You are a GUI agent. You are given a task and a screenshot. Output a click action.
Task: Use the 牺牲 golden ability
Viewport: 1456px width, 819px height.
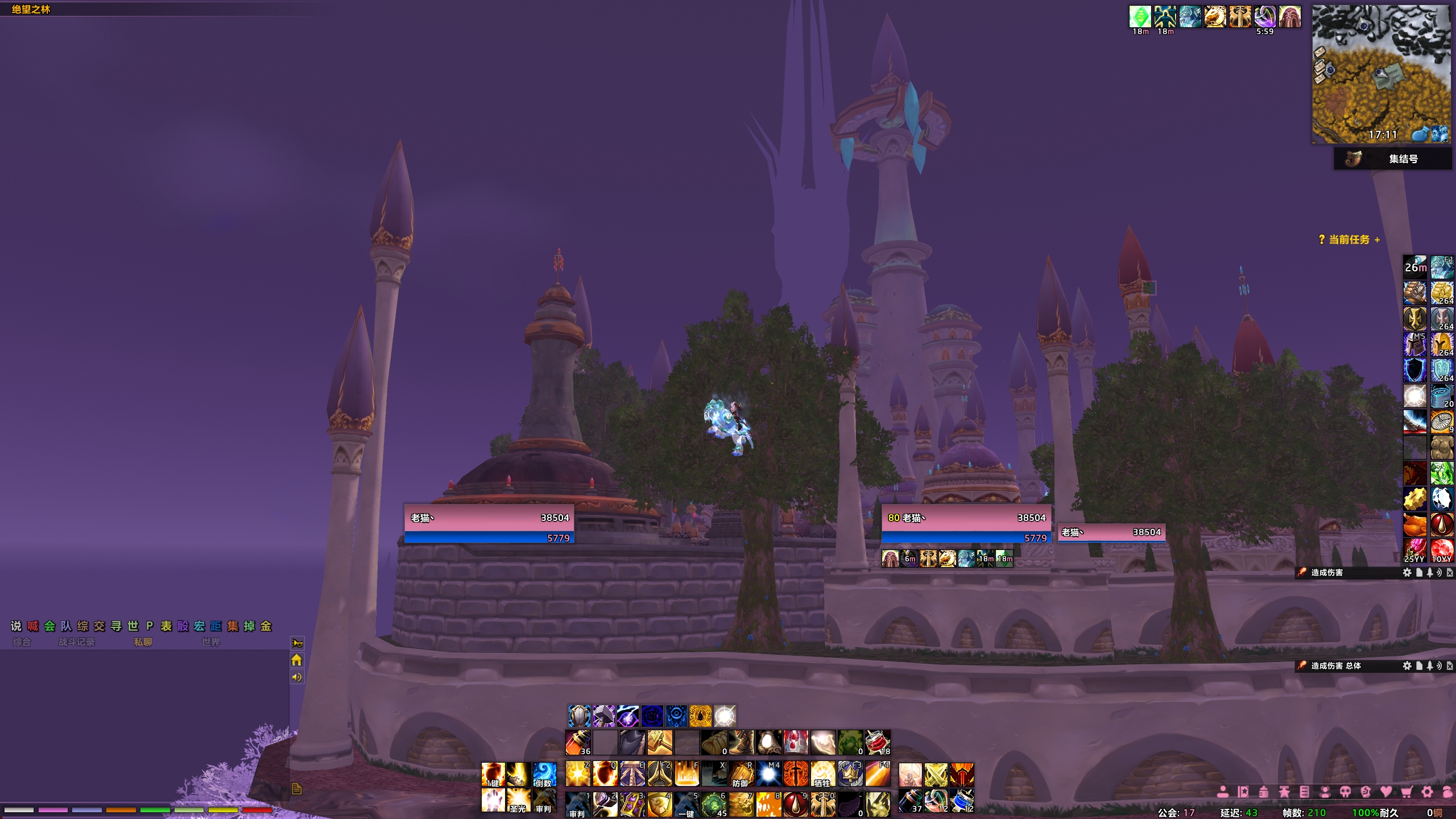(822, 774)
